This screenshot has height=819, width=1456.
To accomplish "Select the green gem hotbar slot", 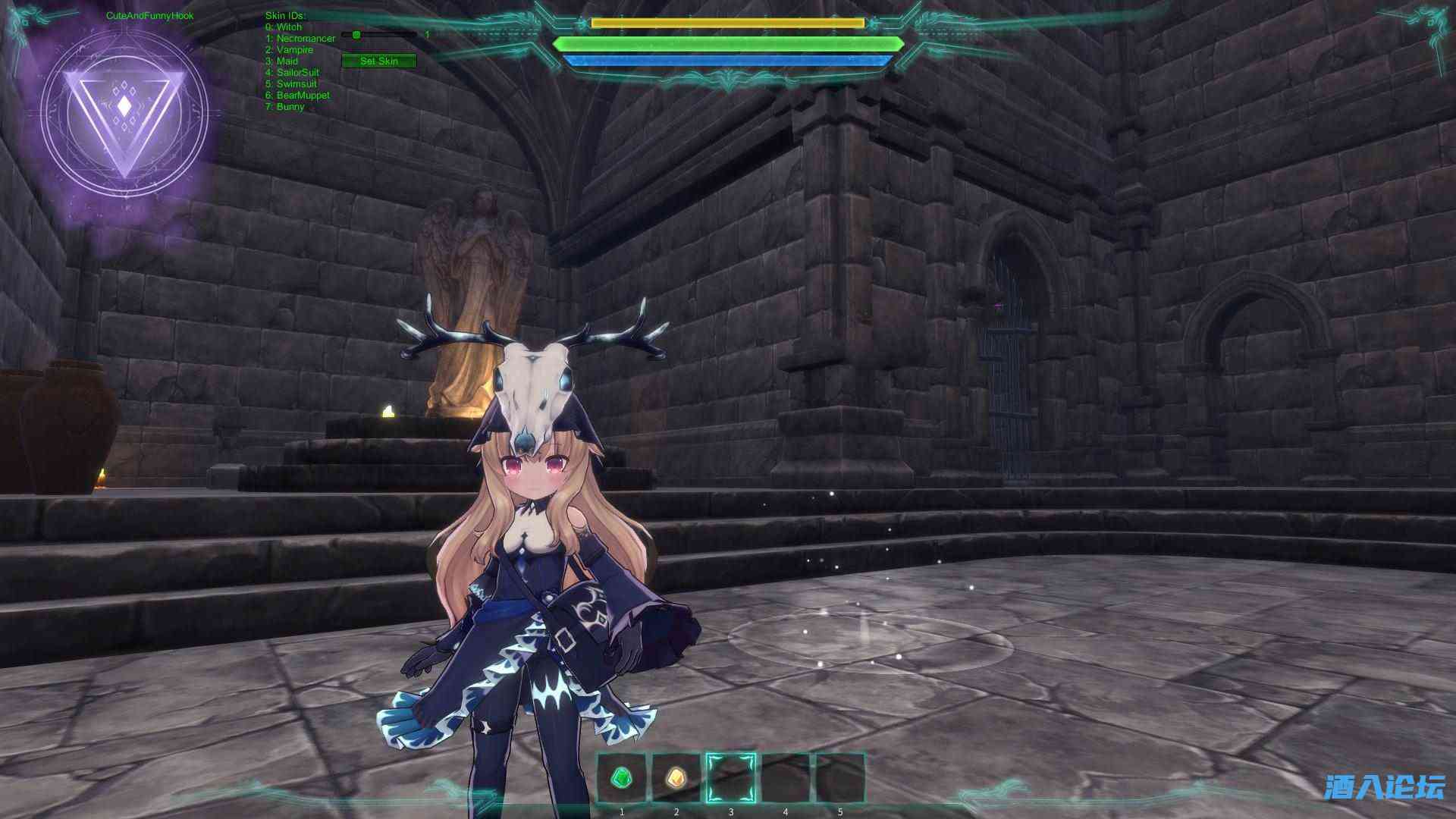I will pyautogui.click(x=622, y=777).
